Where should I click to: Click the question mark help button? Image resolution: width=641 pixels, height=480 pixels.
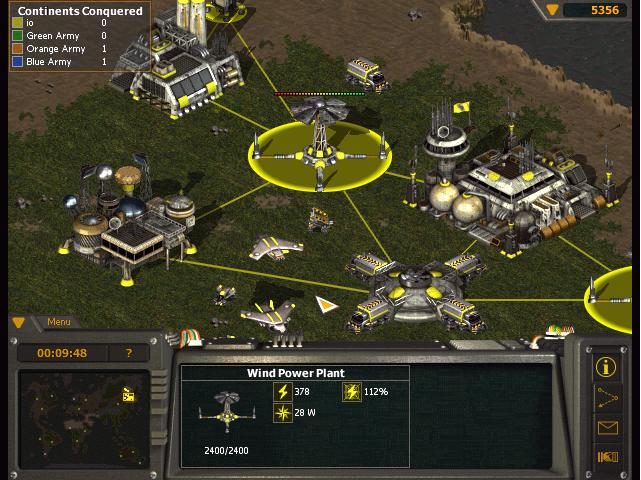tap(128, 353)
